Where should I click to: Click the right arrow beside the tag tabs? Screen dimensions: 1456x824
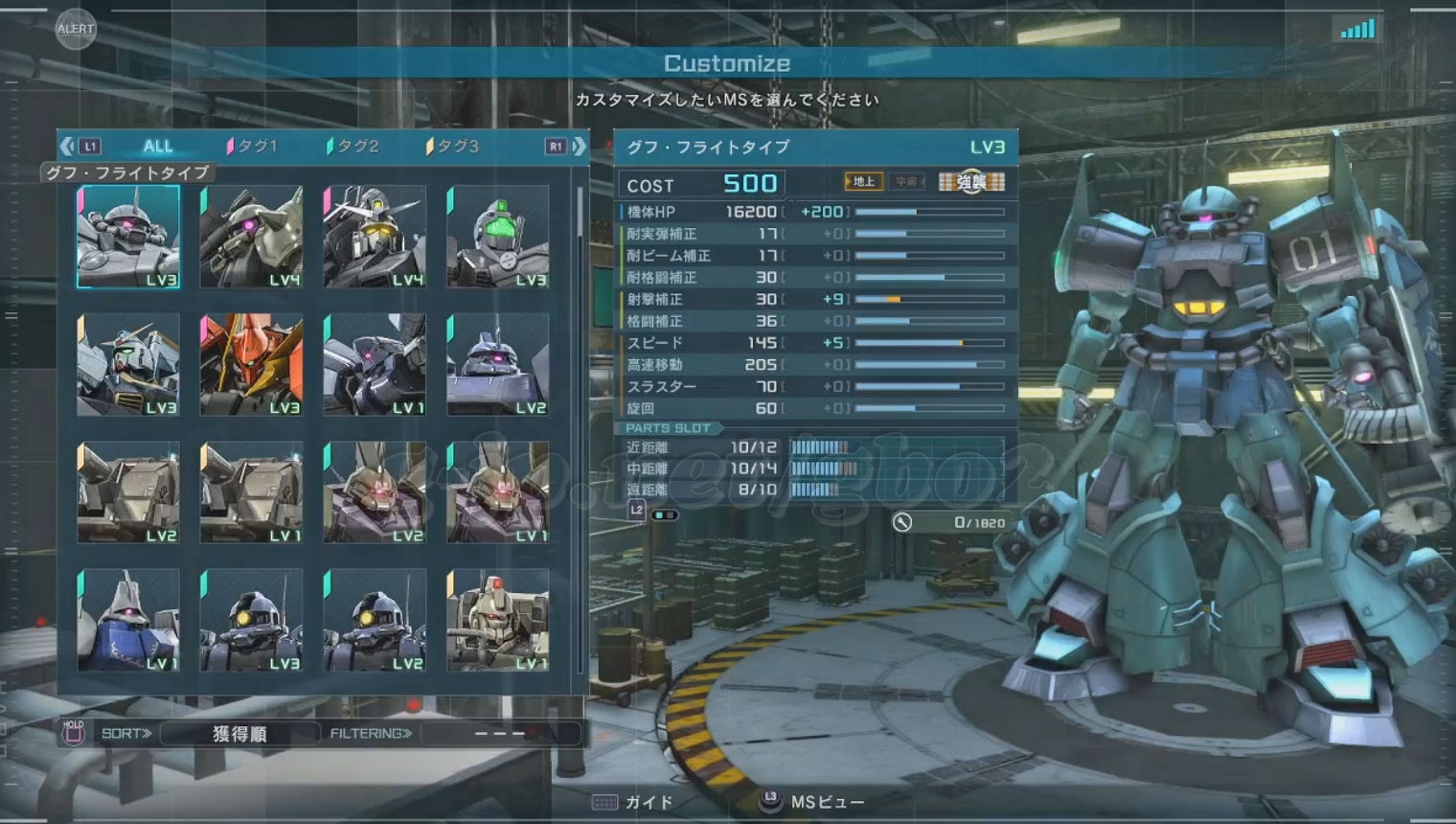pos(579,147)
